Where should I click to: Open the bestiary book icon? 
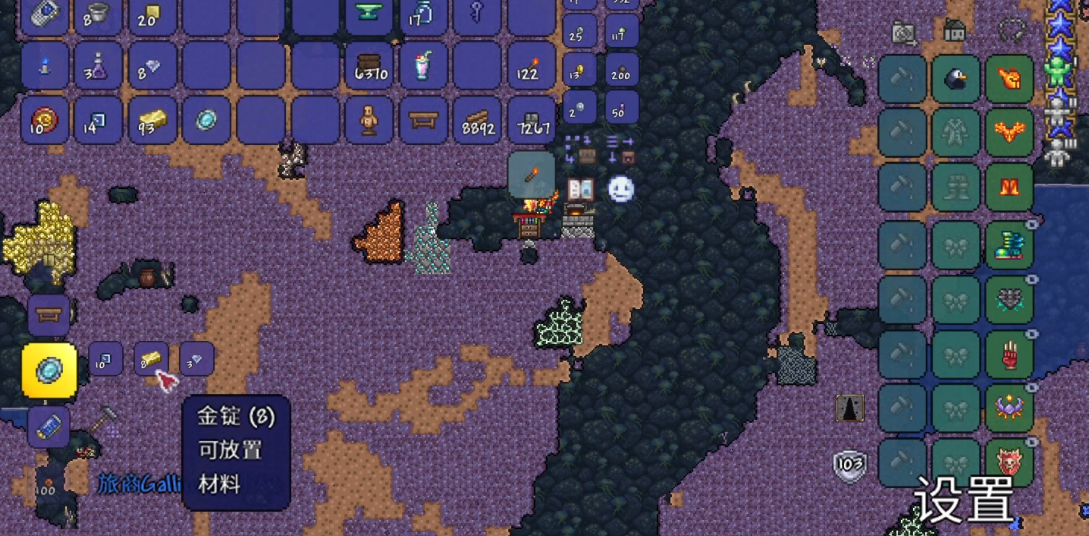[x=581, y=188]
